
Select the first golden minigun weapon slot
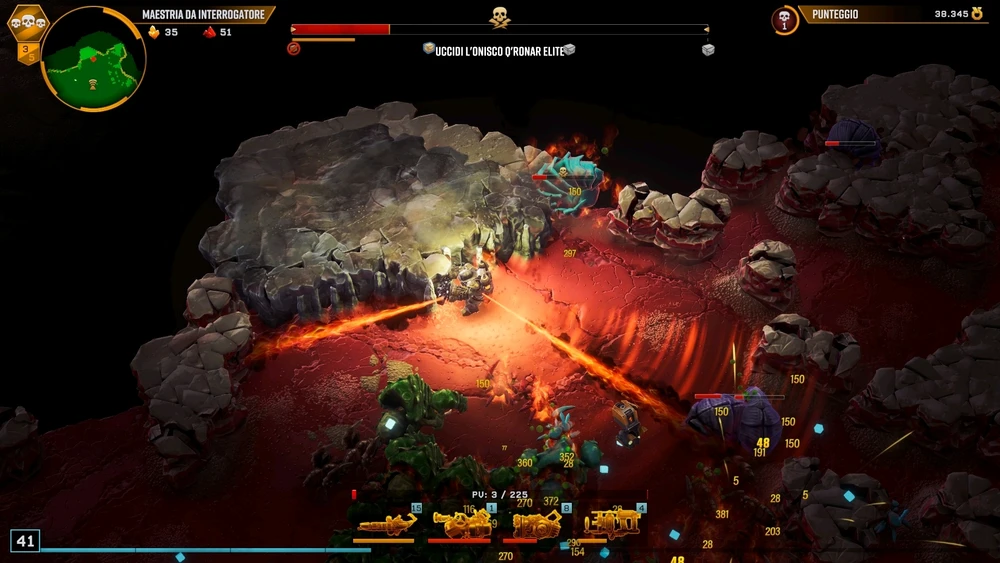[385, 524]
